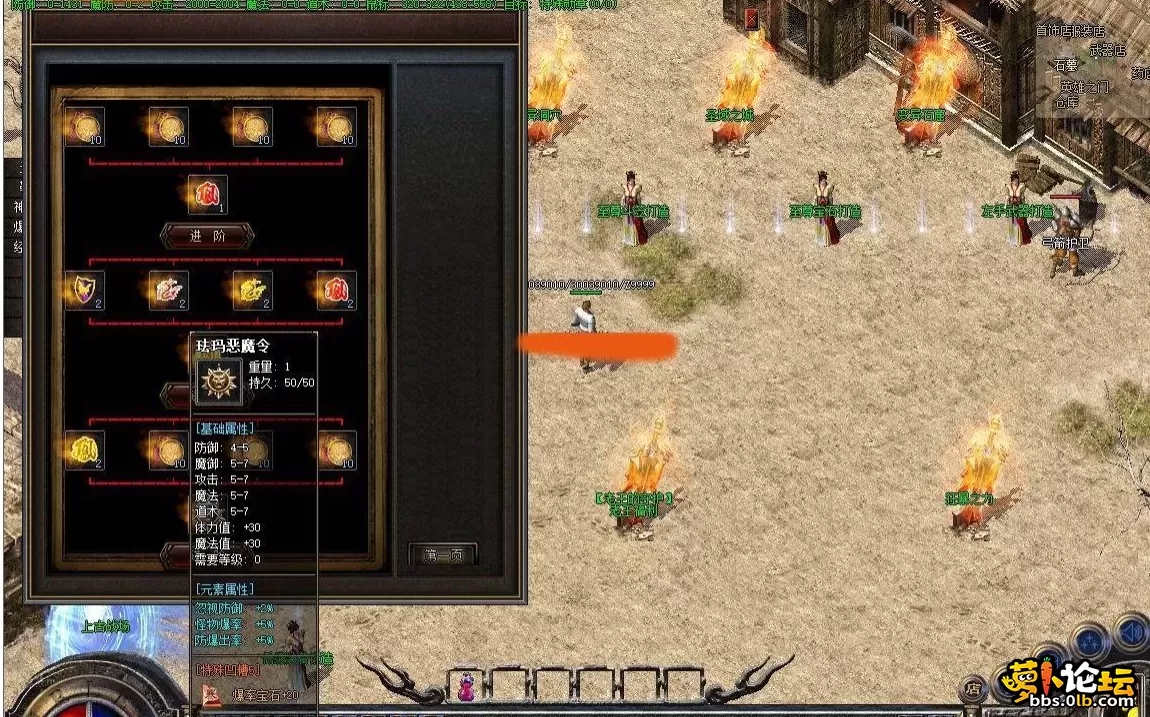Open the minimap in the top corner
Screen dimensions: 1150x717
pos(1091,70)
